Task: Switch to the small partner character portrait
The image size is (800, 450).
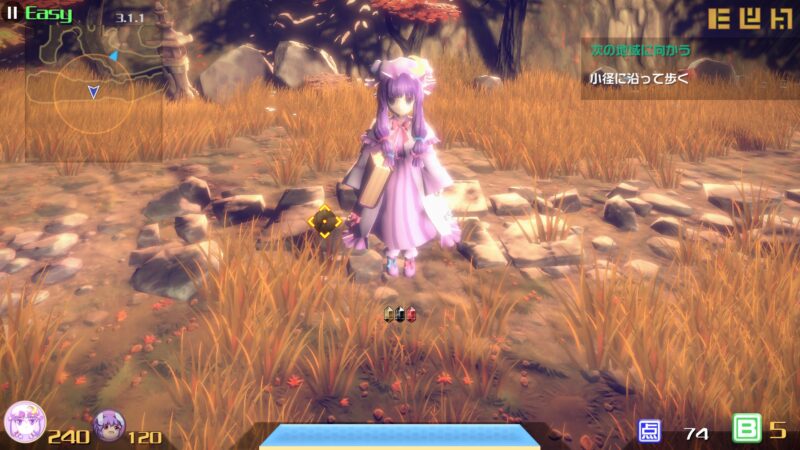Action: [108, 427]
